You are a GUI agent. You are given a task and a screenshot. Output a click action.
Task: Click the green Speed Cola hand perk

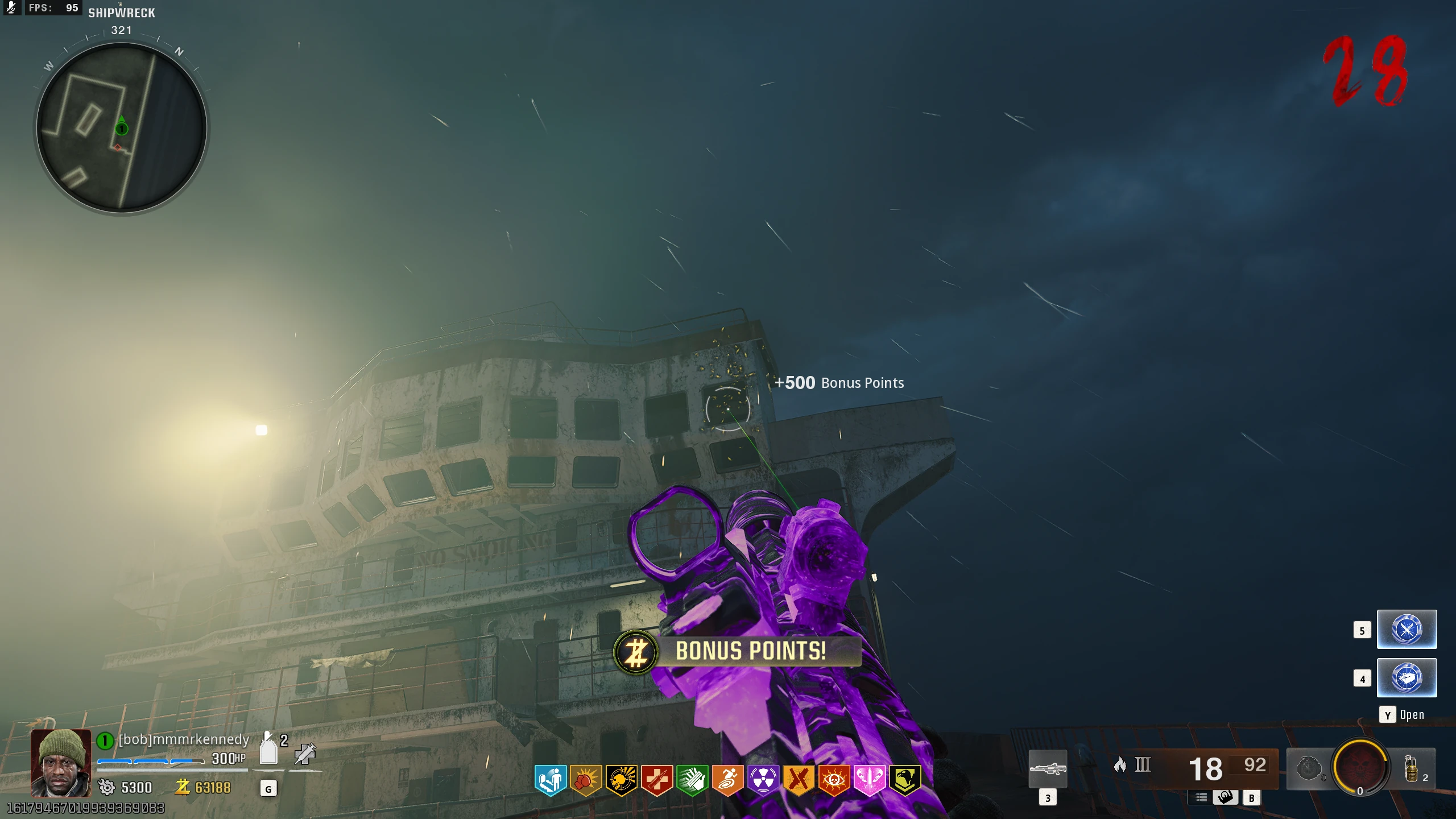(x=692, y=779)
